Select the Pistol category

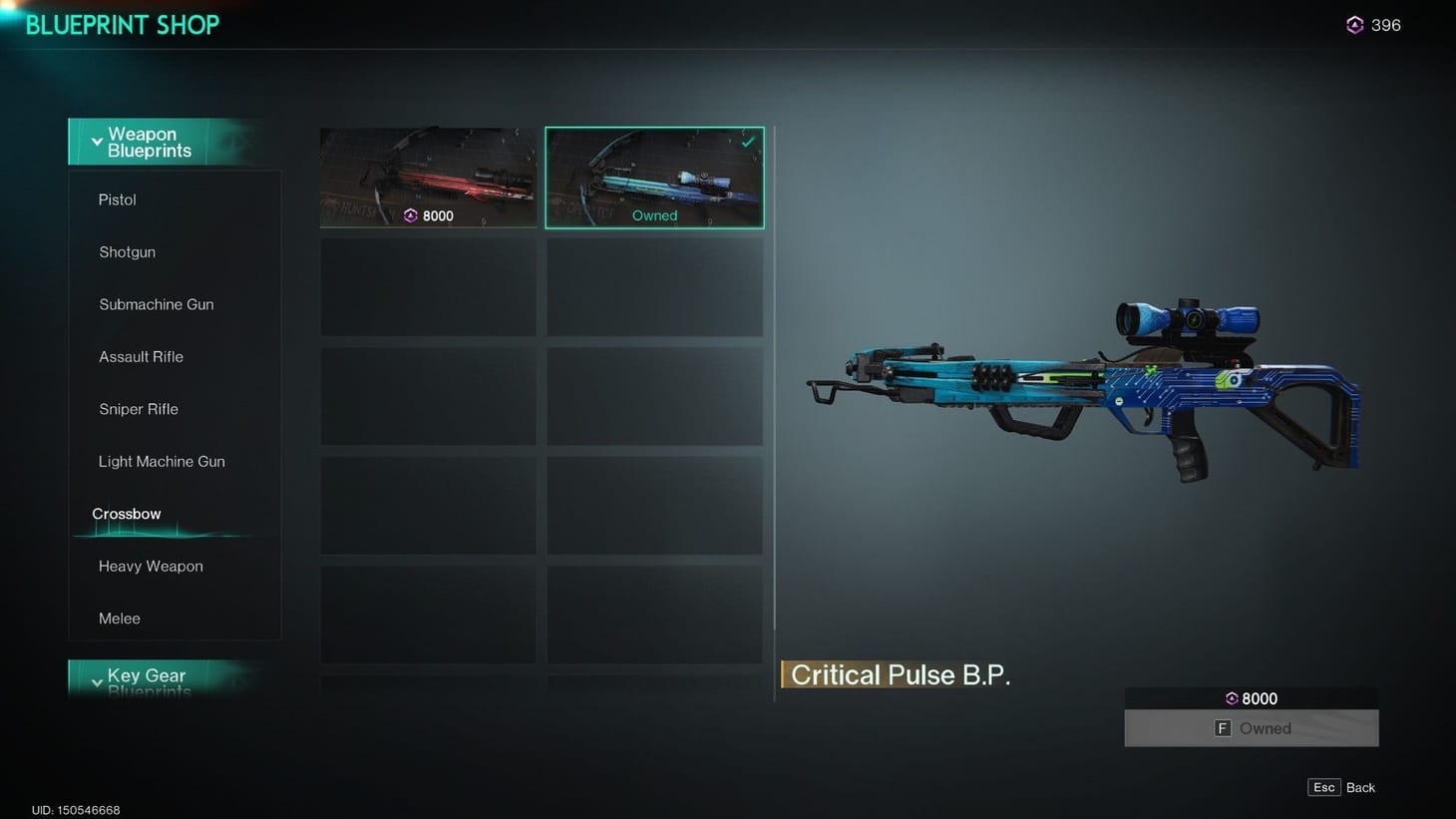pos(117,200)
